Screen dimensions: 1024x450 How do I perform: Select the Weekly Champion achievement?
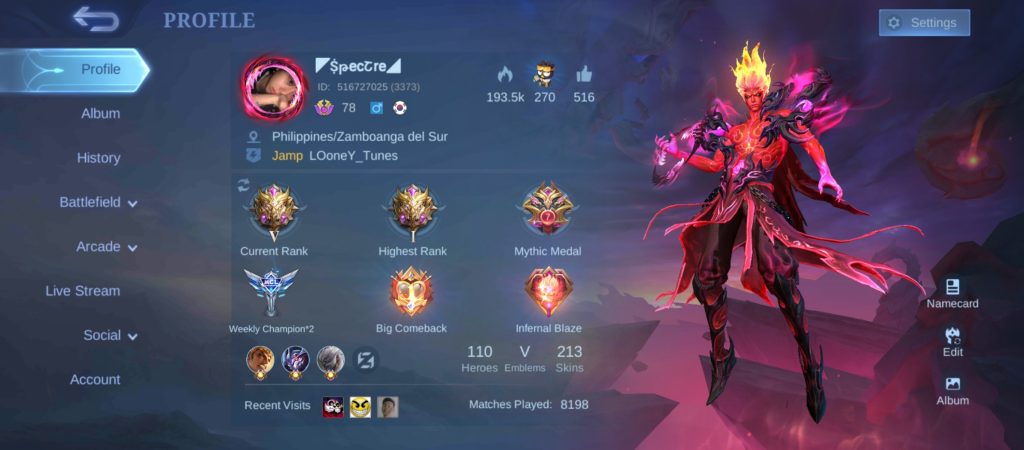[271, 293]
